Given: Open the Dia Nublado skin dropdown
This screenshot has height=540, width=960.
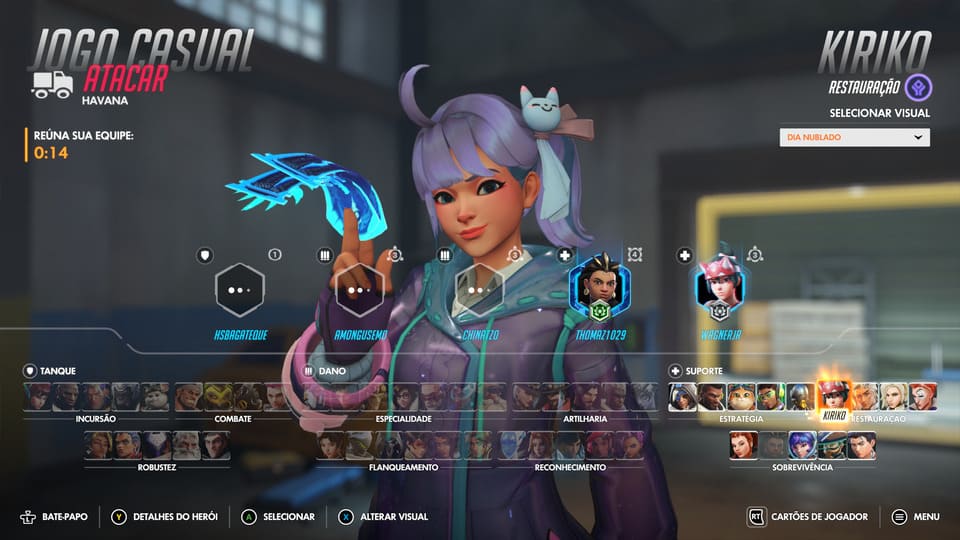Looking at the screenshot, I should 854,138.
